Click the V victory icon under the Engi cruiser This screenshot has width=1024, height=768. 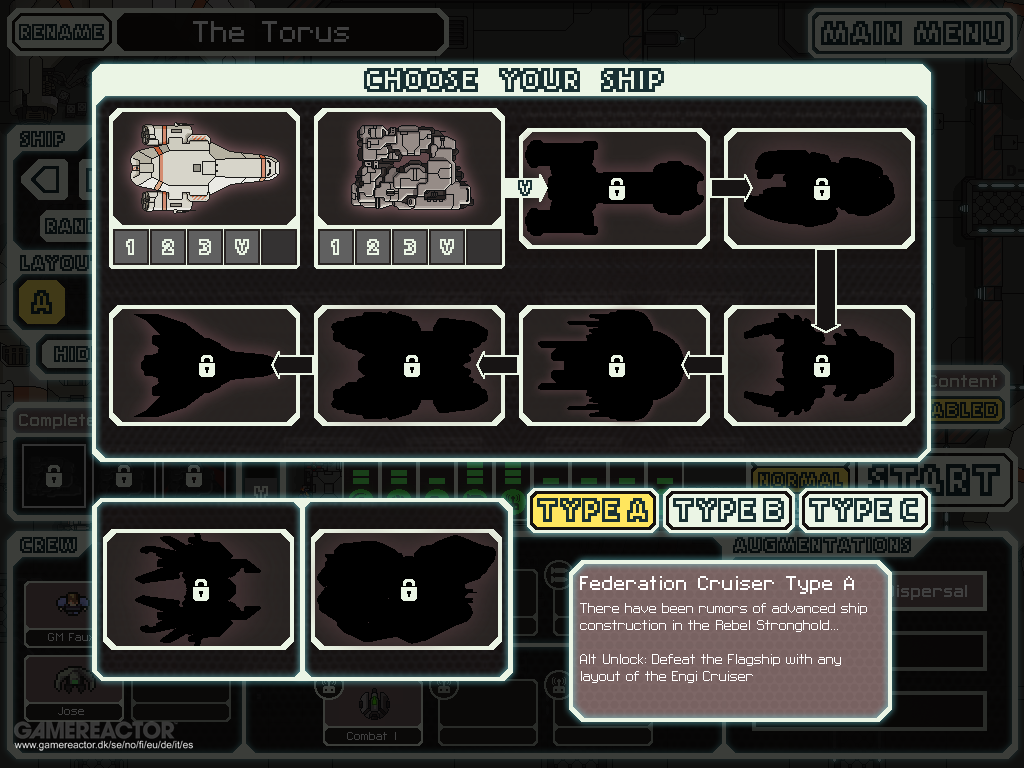(x=446, y=247)
